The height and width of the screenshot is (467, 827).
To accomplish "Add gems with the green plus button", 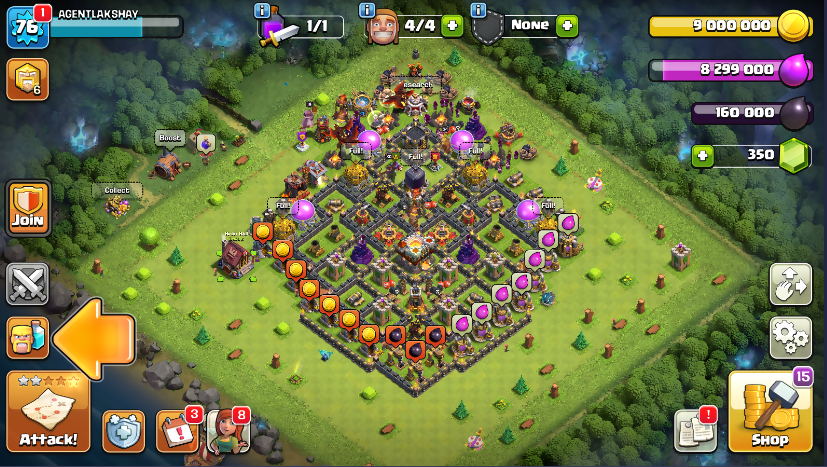I will (x=703, y=155).
